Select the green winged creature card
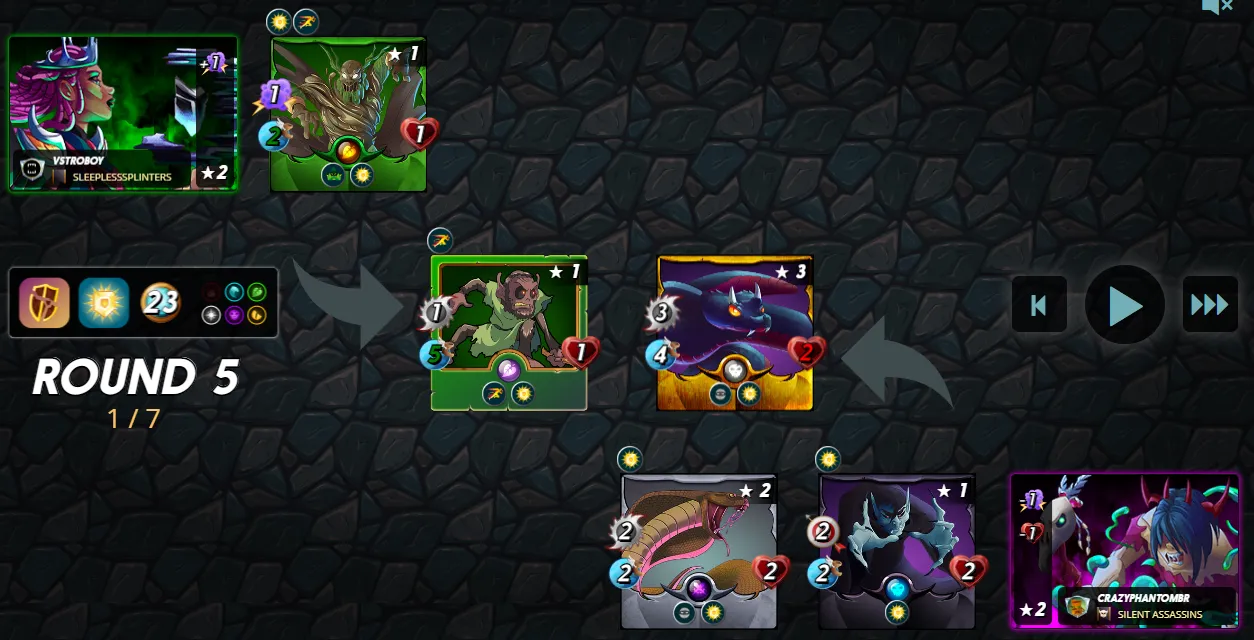Viewport: 1254px width, 640px height. click(348, 113)
